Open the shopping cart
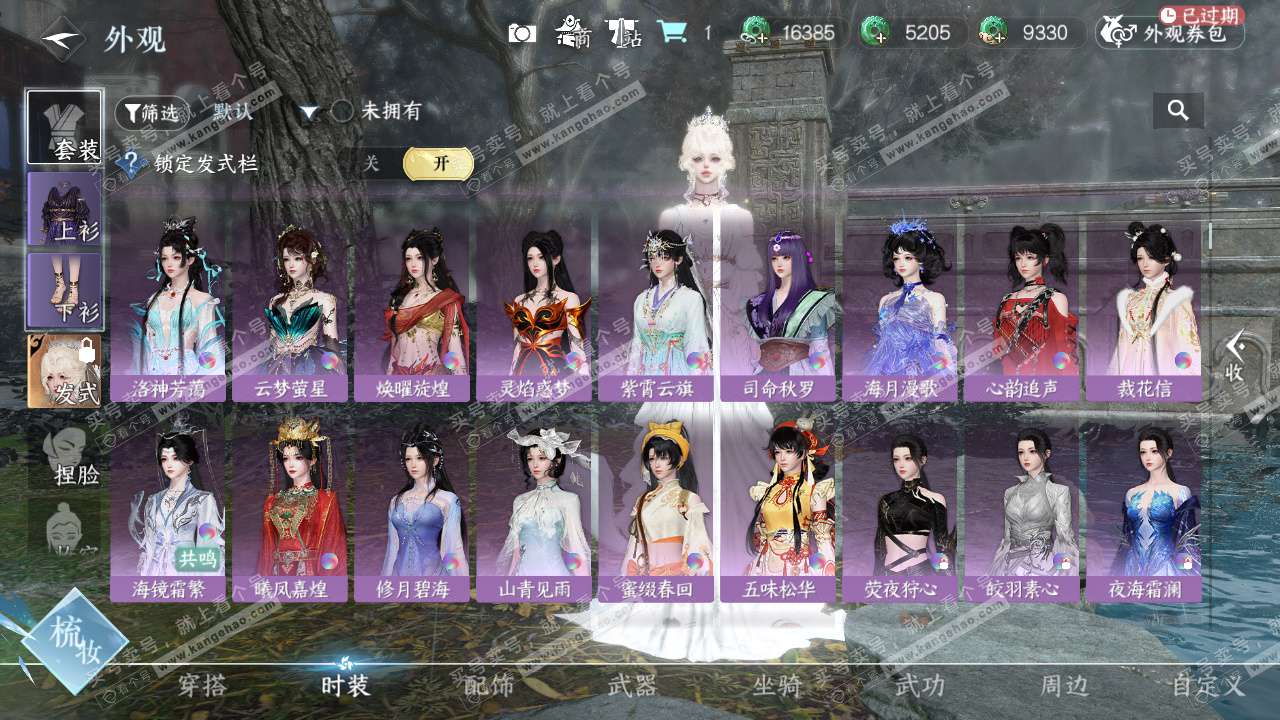This screenshot has height=720, width=1280. coord(671,33)
